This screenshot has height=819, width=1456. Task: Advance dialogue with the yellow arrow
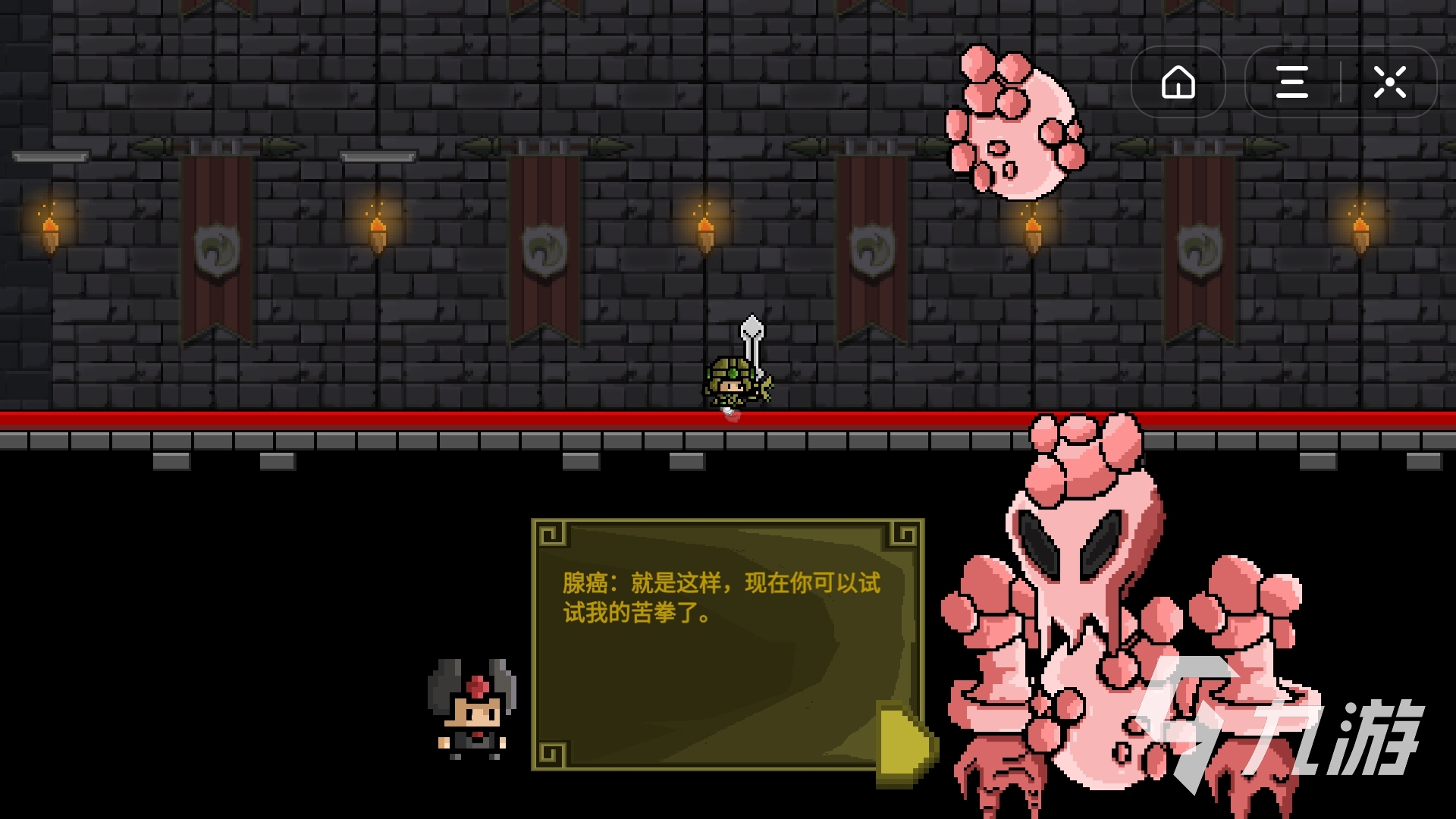[x=905, y=744]
